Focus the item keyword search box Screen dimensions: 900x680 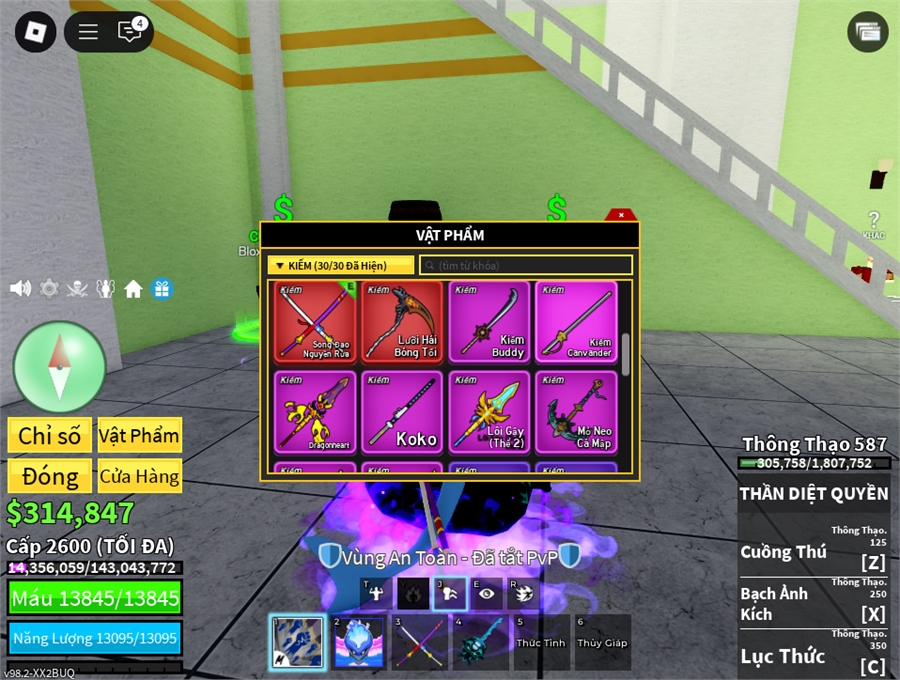click(x=526, y=265)
